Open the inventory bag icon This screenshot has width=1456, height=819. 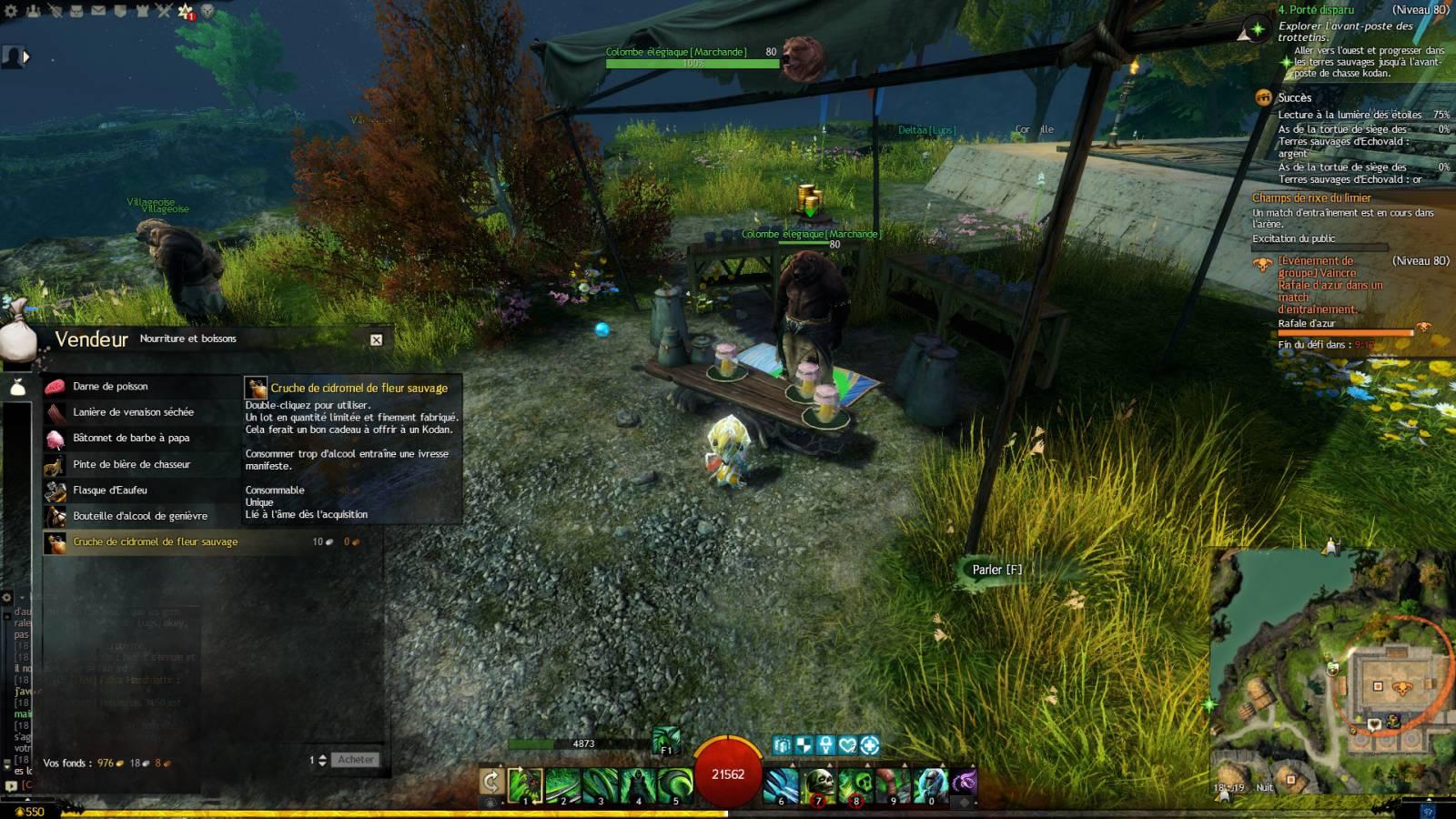click(76, 11)
